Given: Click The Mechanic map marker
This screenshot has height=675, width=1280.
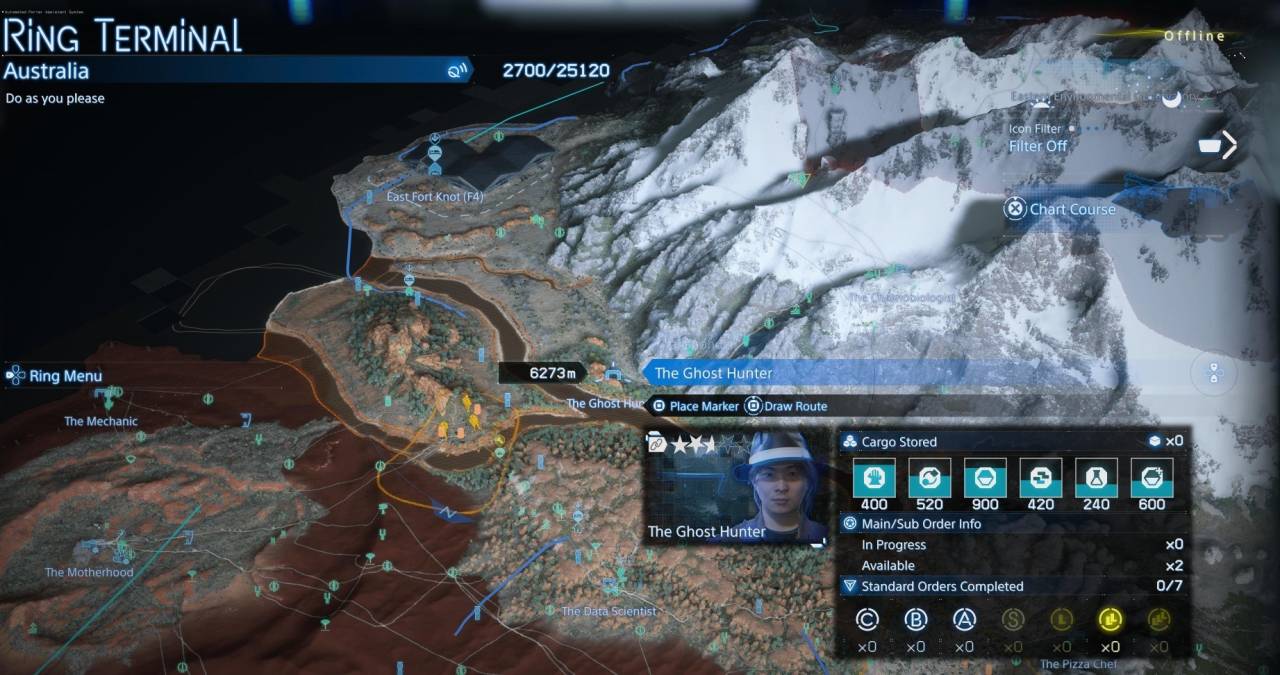Looking at the screenshot, I should point(101,421).
